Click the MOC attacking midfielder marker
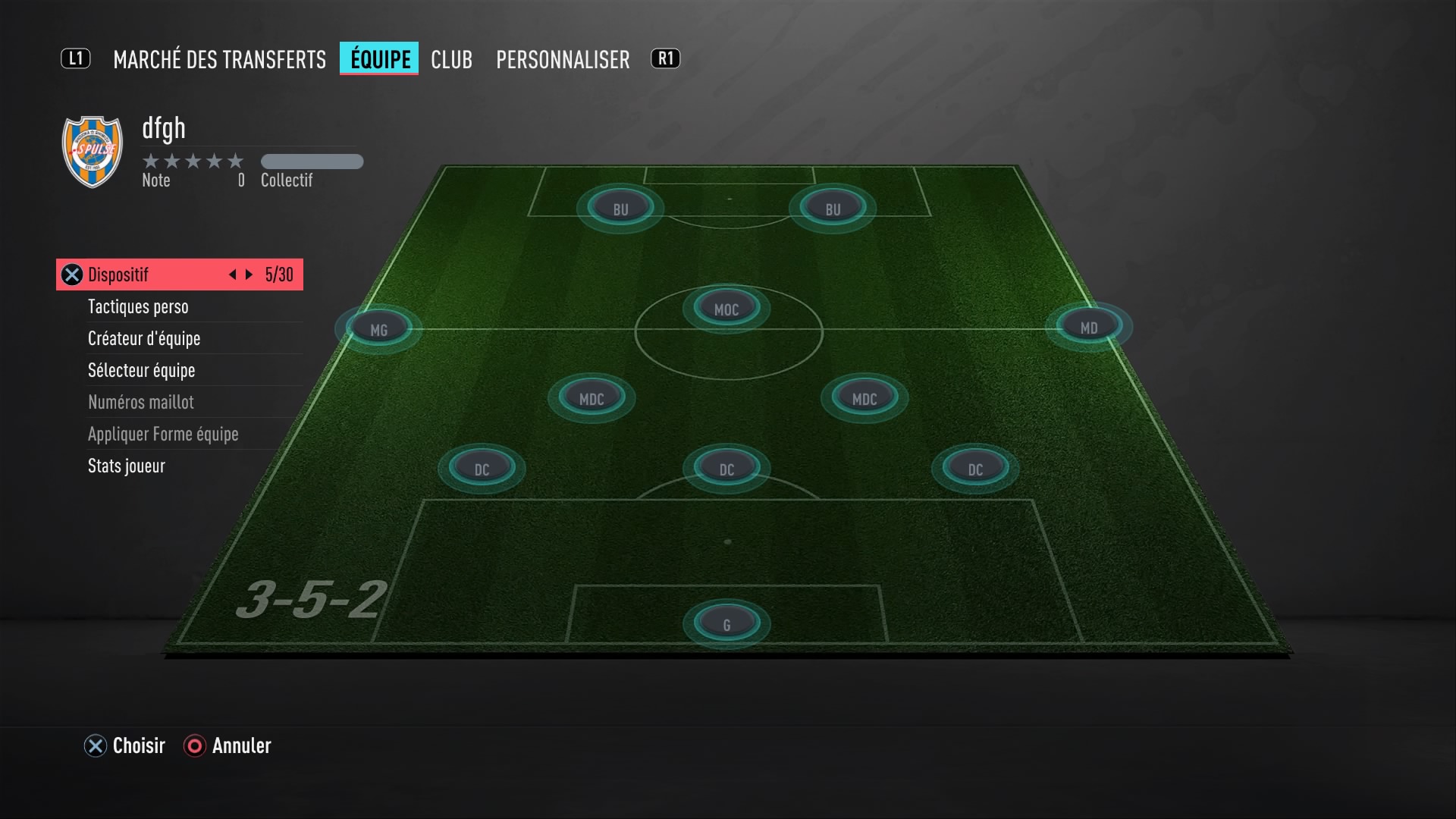 coord(725,307)
